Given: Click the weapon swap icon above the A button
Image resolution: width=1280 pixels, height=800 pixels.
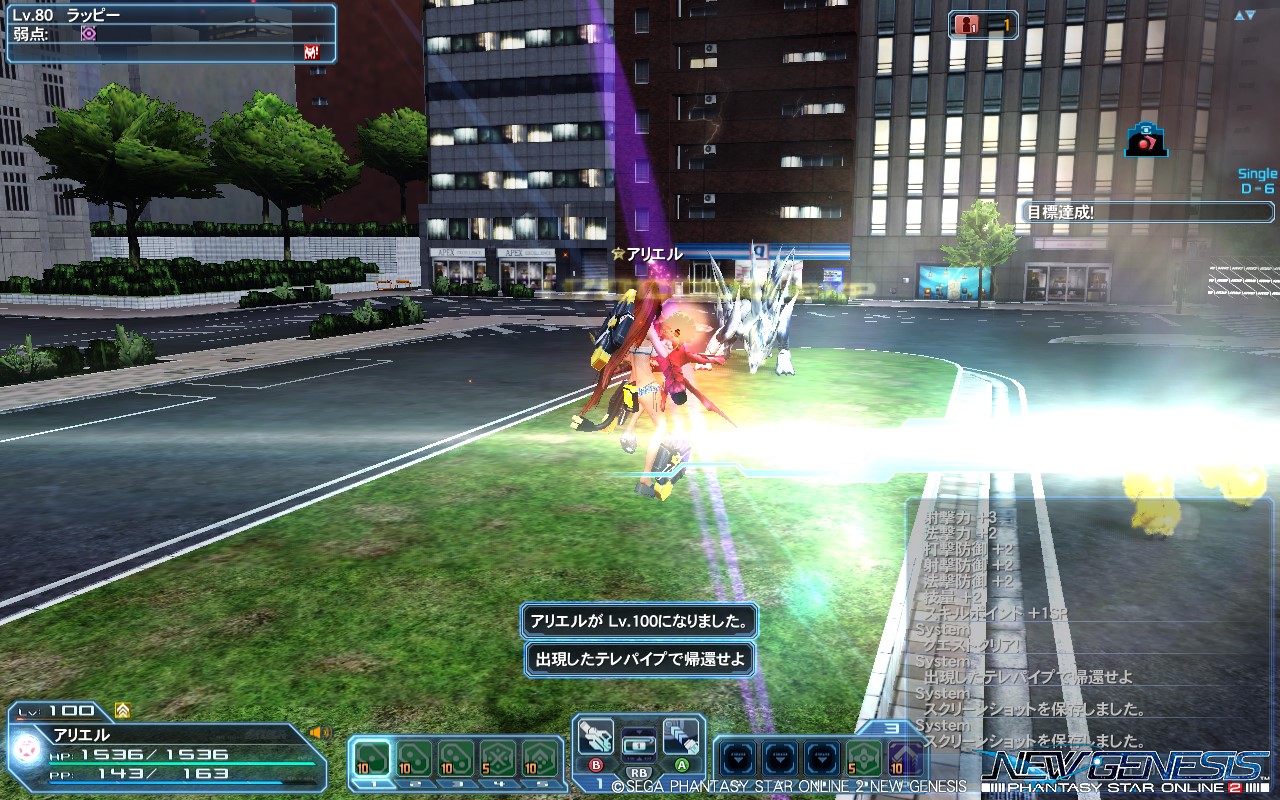Looking at the screenshot, I should click(x=681, y=736).
